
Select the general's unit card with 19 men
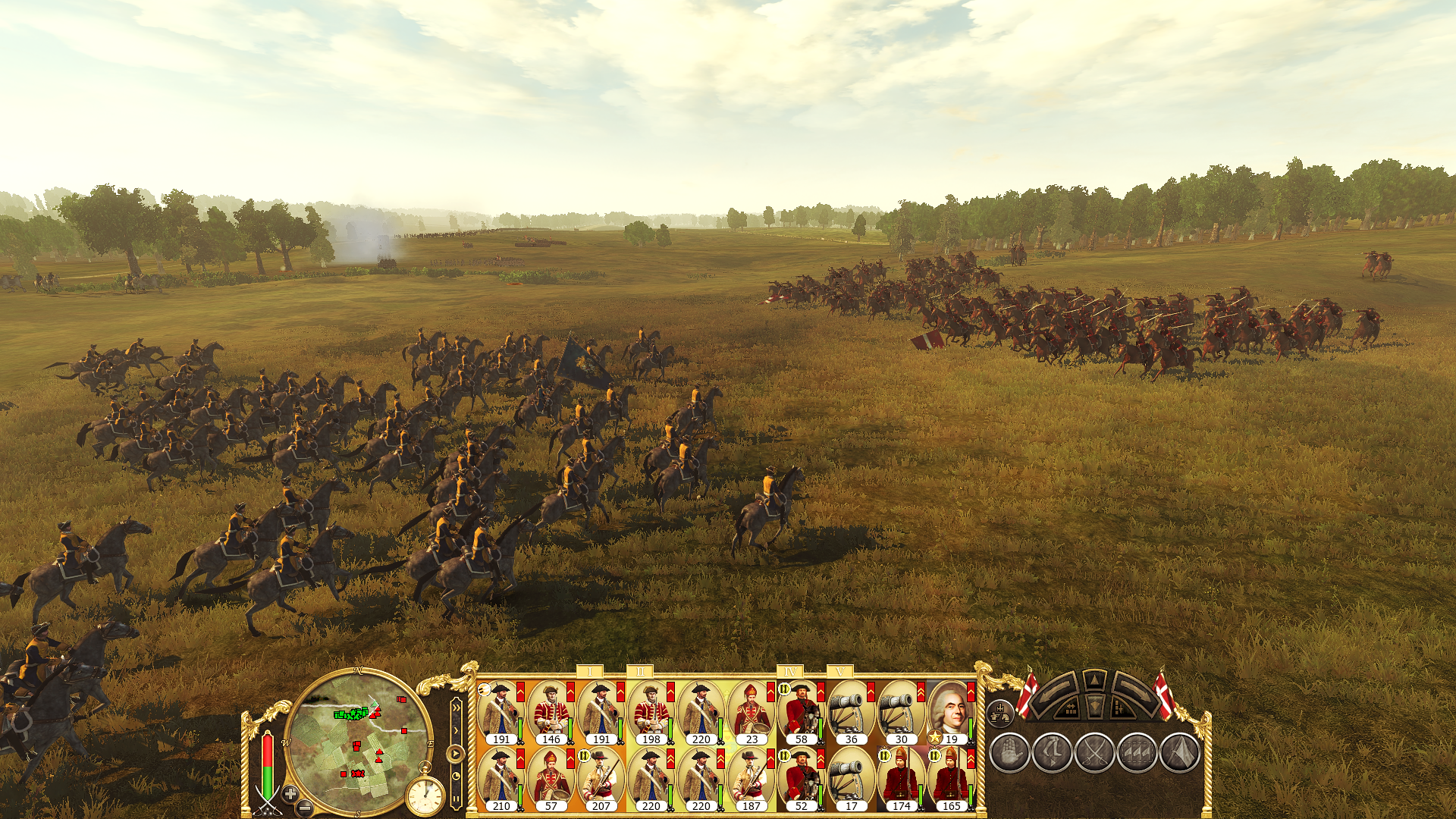pyautogui.click(x=951, y=713)
